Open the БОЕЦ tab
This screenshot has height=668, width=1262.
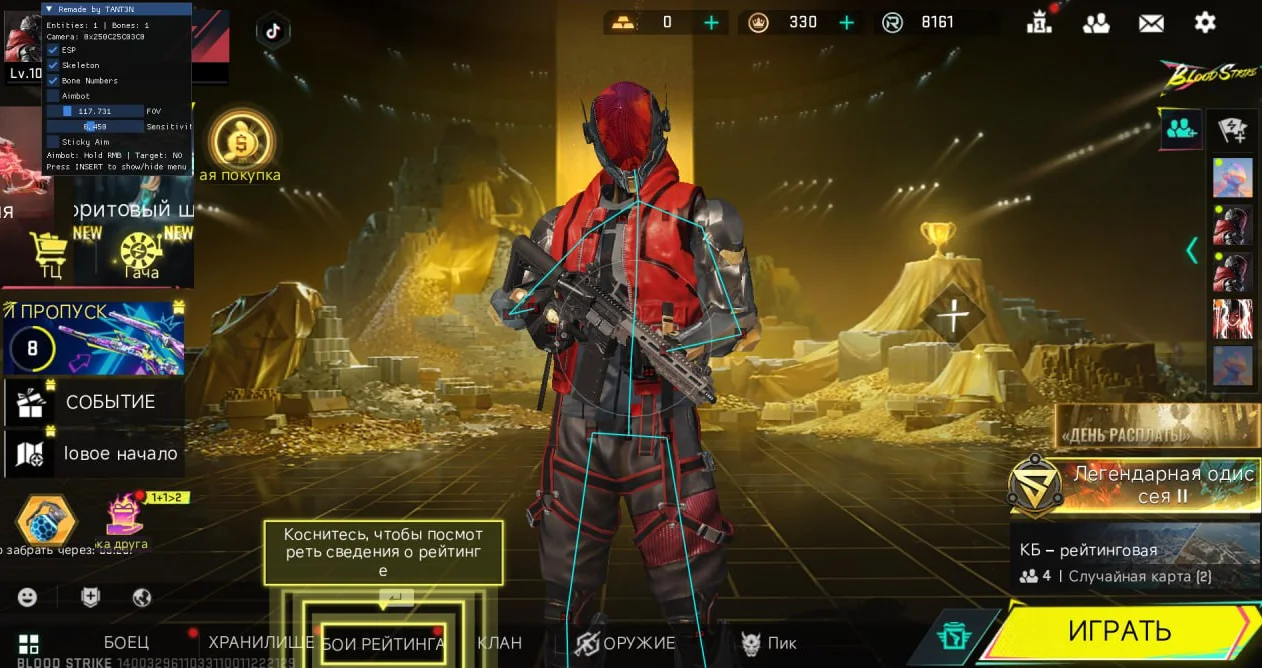[x=126, y=642]
